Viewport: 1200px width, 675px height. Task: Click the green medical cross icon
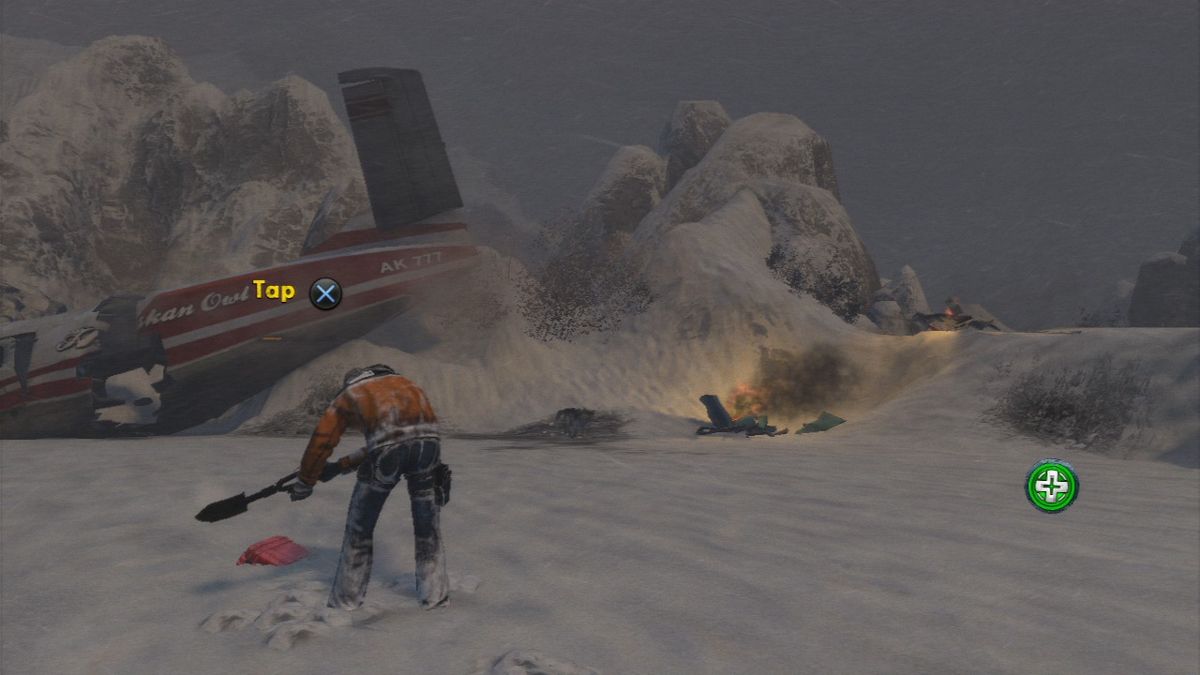point(1051,487)
